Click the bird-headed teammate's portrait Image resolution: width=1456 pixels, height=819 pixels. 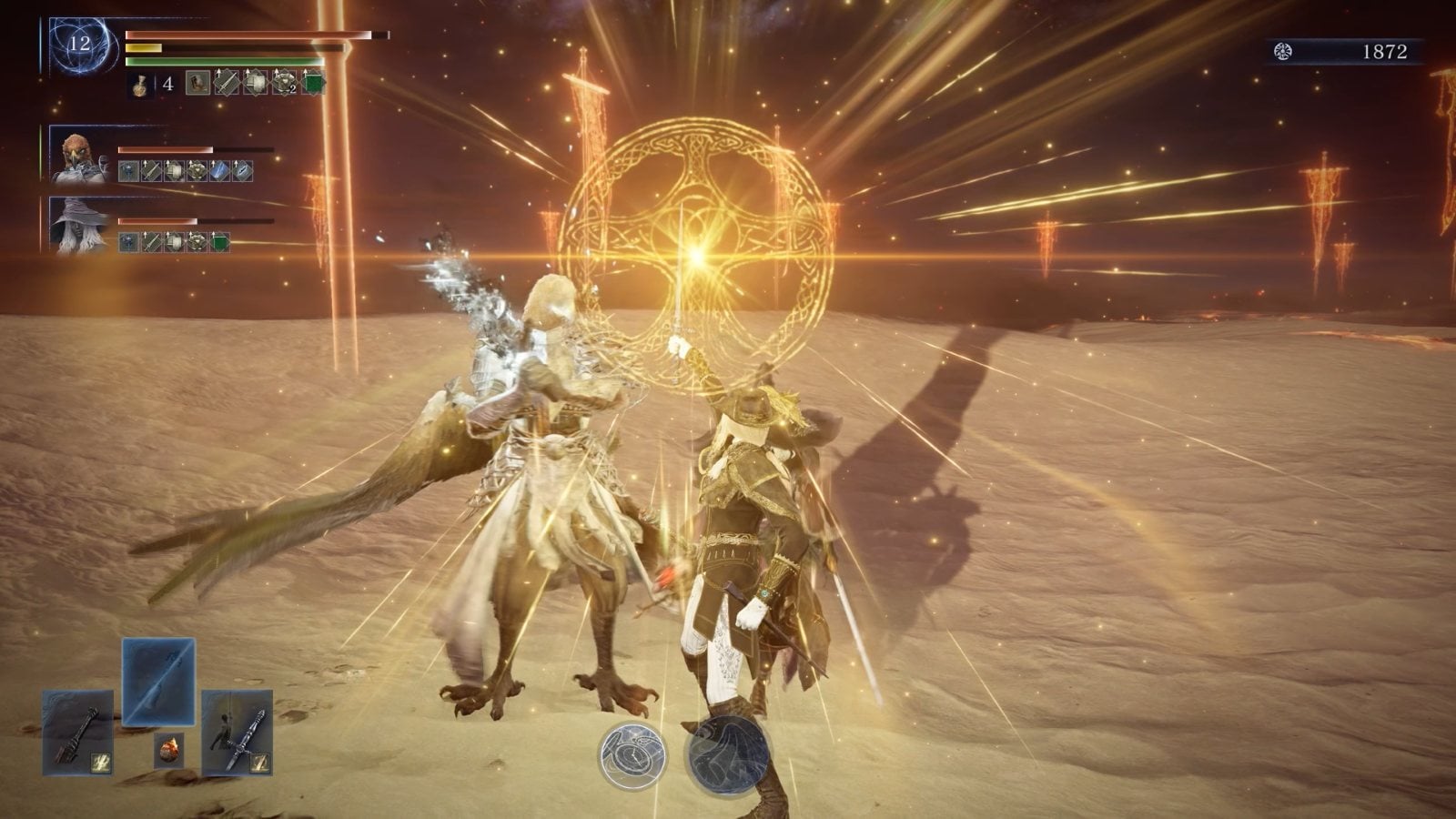(x=80, y=155)
